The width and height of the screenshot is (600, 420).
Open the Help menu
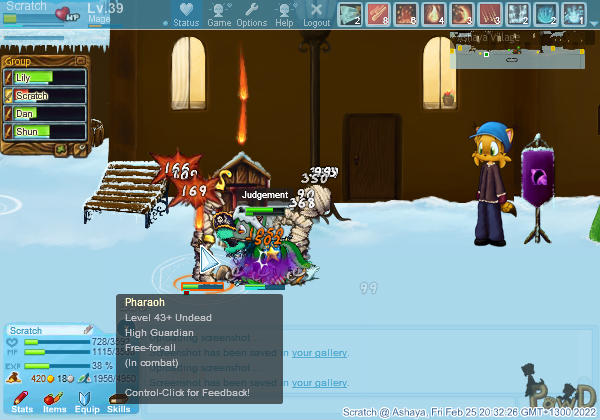pyautogui.click(x=285, y=14)
